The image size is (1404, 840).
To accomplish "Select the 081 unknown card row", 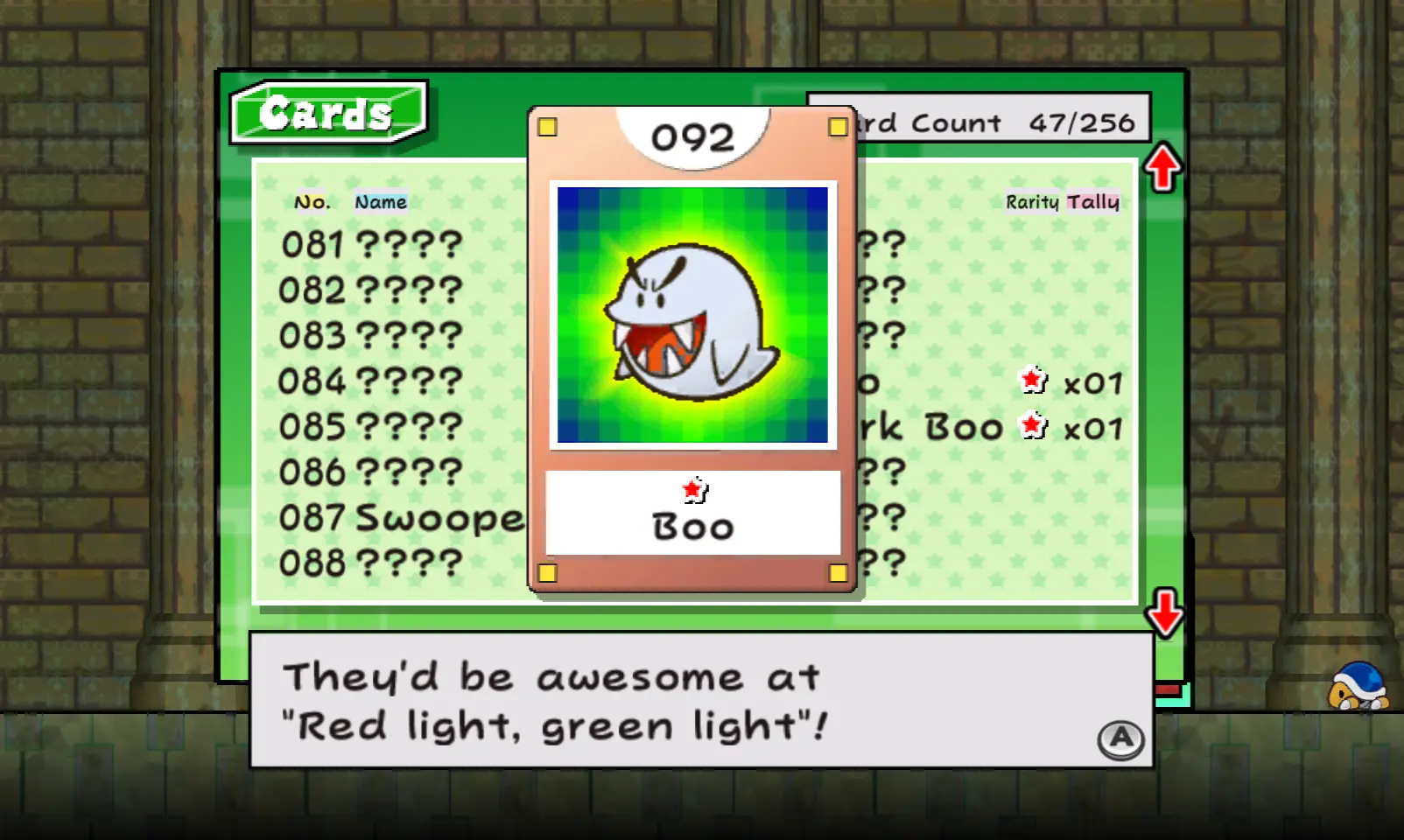I will 371,245.
